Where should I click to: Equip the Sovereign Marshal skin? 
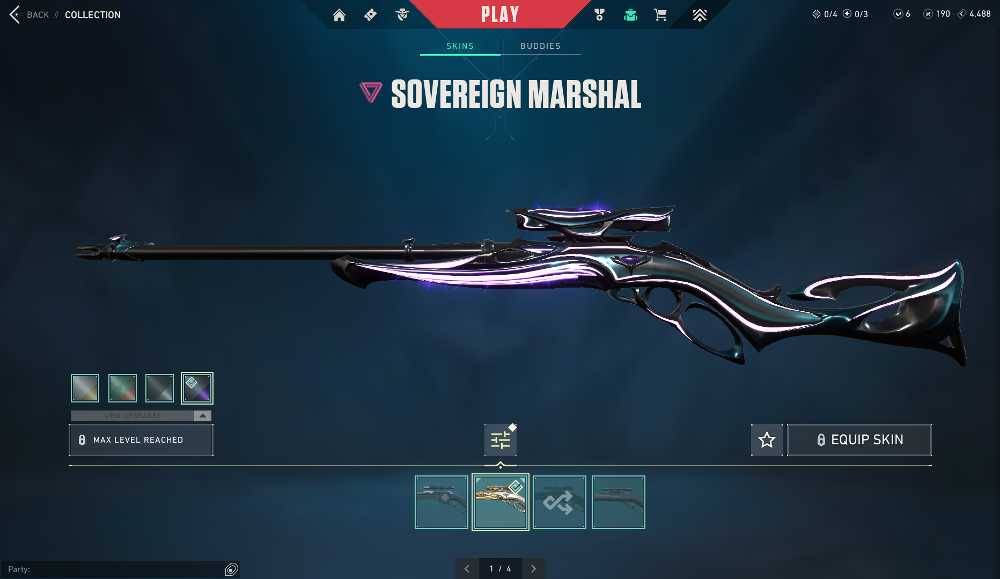click(x=859, y=440)
